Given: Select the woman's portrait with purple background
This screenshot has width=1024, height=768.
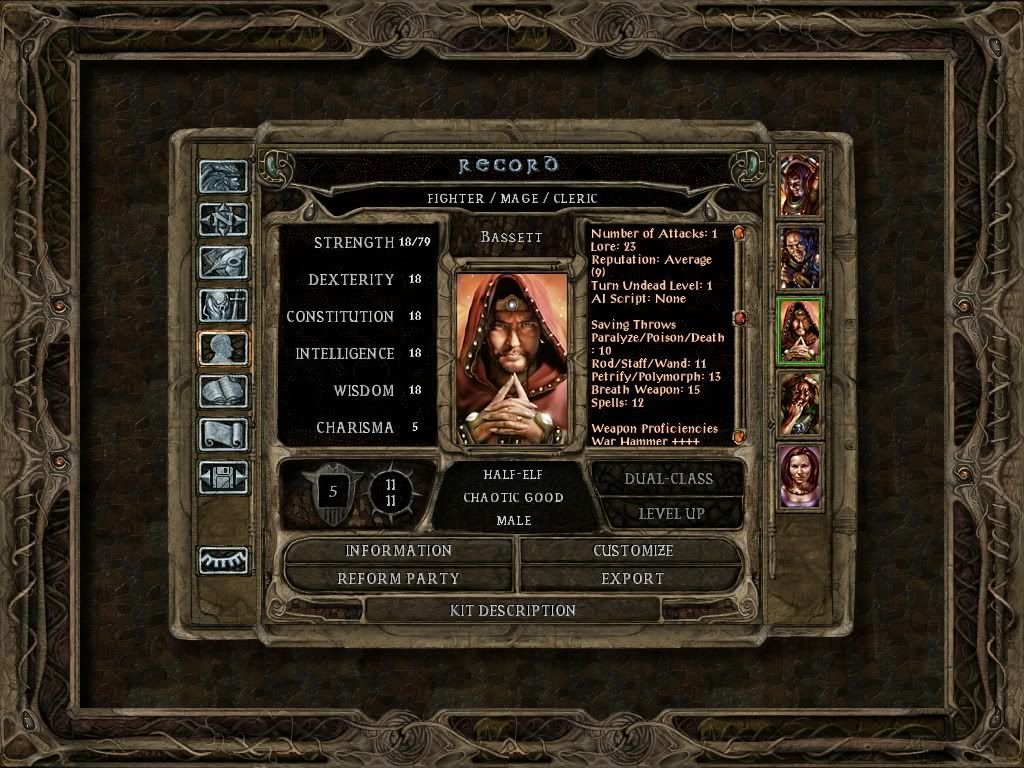Looking at the screenshot, I should (799, 477).
